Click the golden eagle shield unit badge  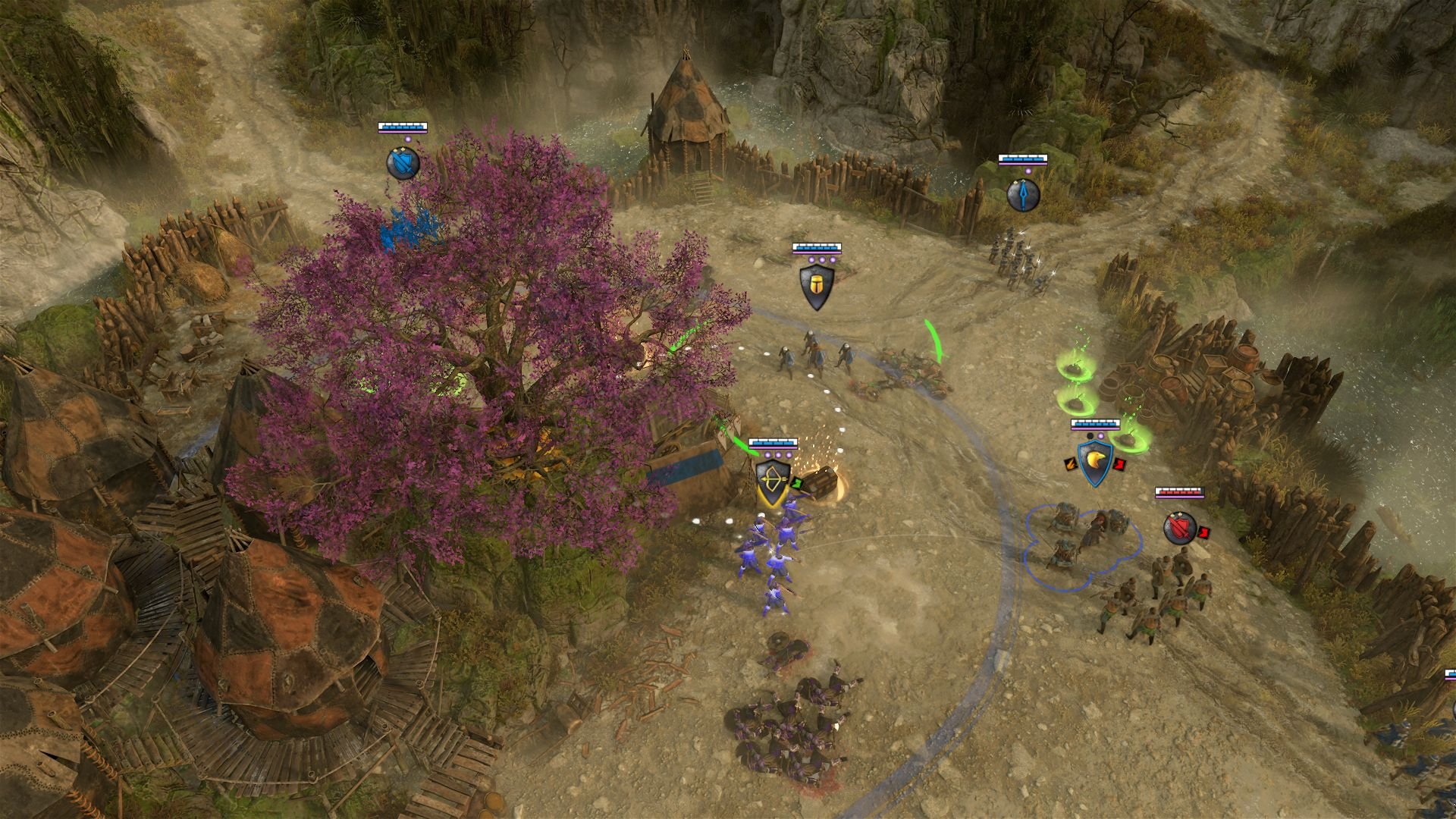pyautogui.click(x=1095, y=462)
